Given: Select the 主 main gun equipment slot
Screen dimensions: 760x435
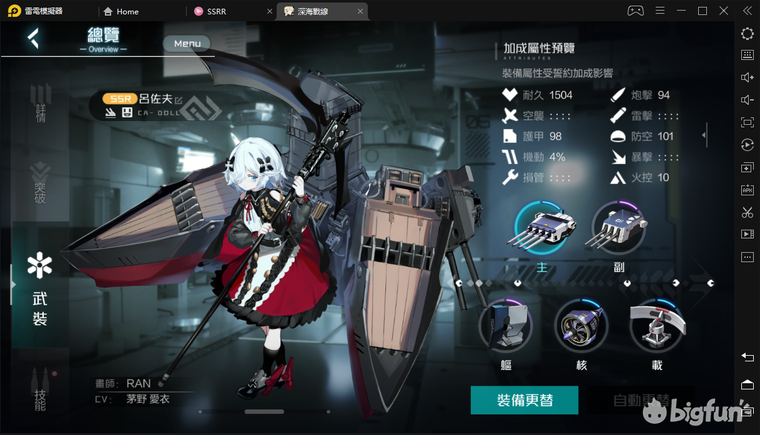Looking at the screenshot, I should 539,229.
